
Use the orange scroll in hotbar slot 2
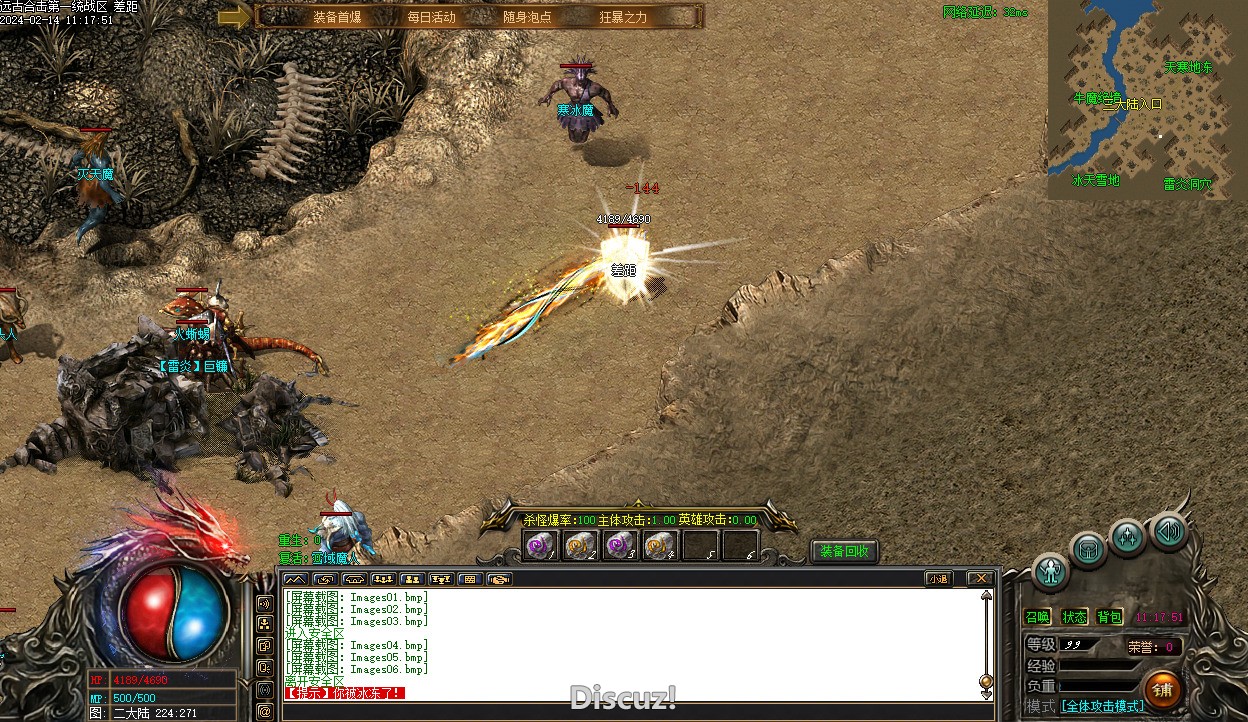click(580, 545)
